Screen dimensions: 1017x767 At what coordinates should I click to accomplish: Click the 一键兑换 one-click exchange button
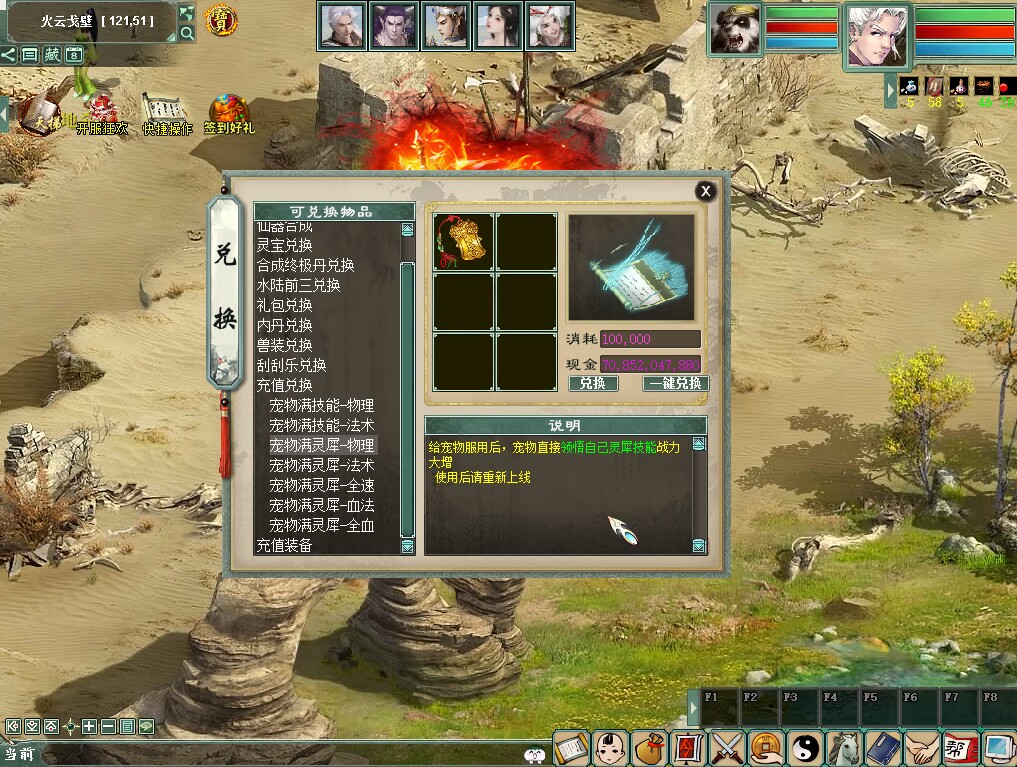click(678, 384)
